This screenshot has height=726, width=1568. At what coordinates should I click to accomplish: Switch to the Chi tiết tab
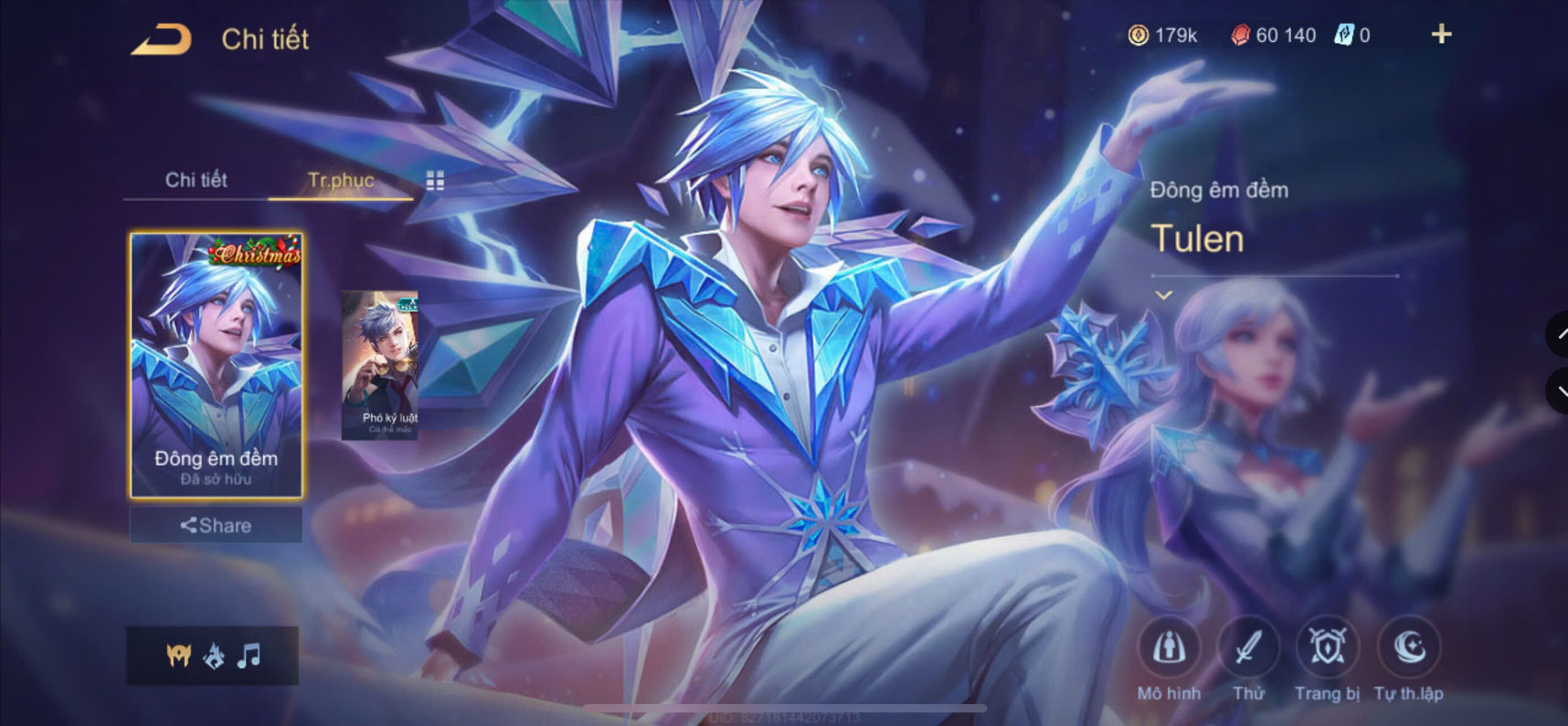coord(196,180)
